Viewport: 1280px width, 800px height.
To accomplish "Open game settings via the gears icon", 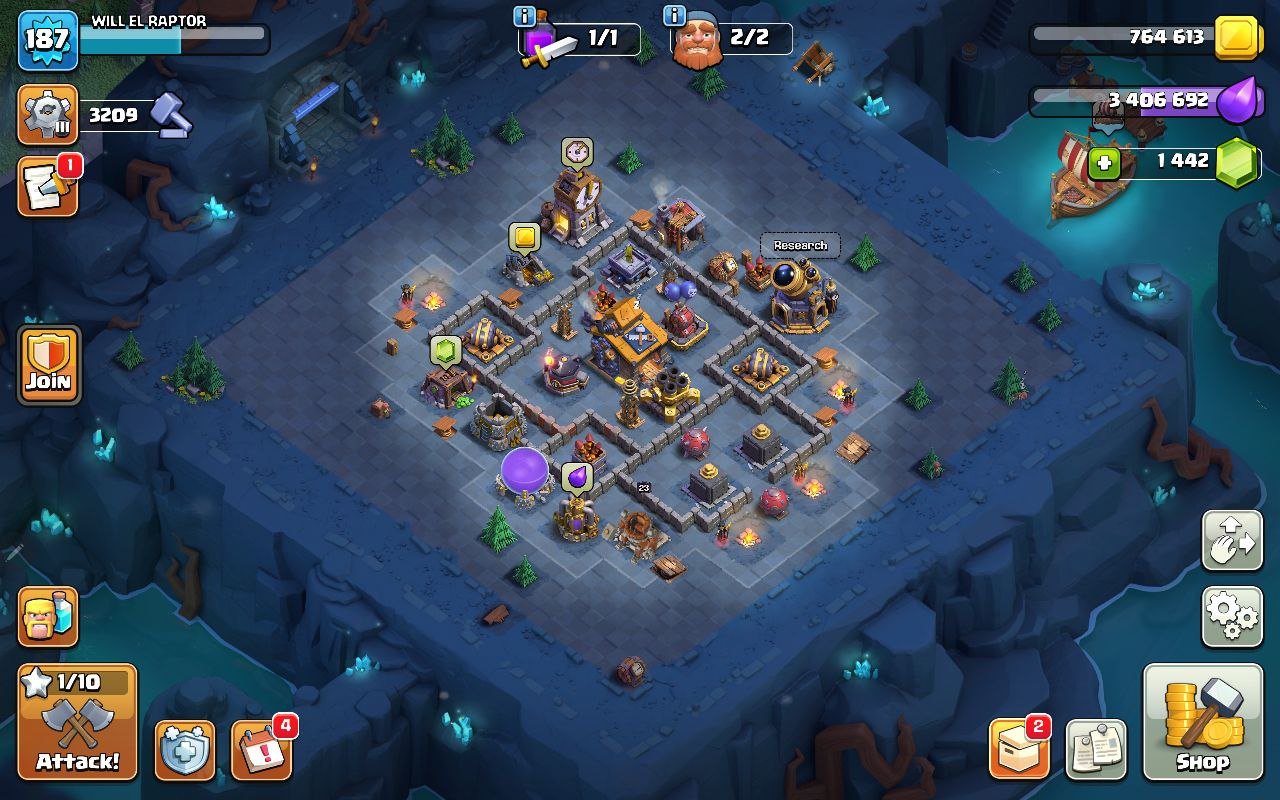I will click(x=1231, y=618).
